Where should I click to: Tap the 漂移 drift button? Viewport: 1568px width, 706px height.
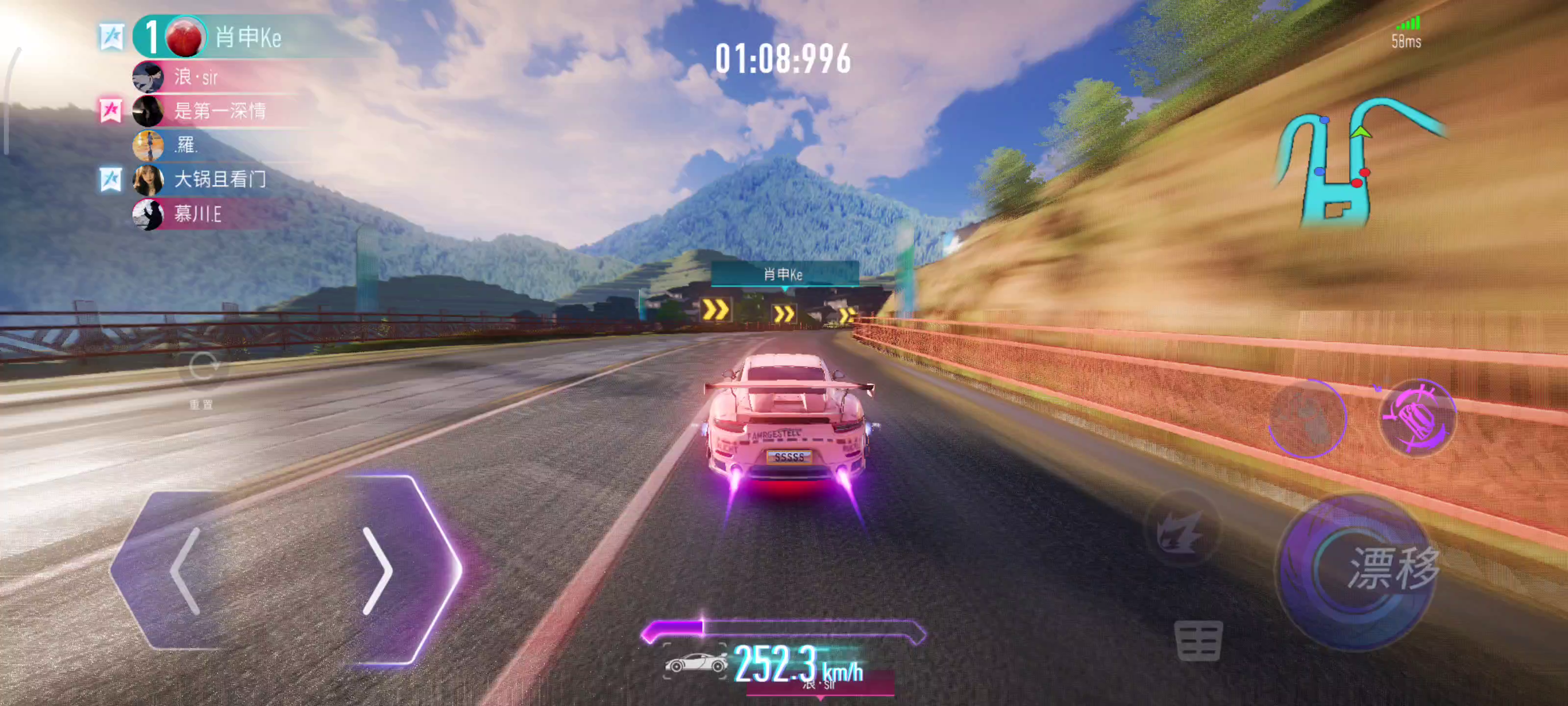1377,569
